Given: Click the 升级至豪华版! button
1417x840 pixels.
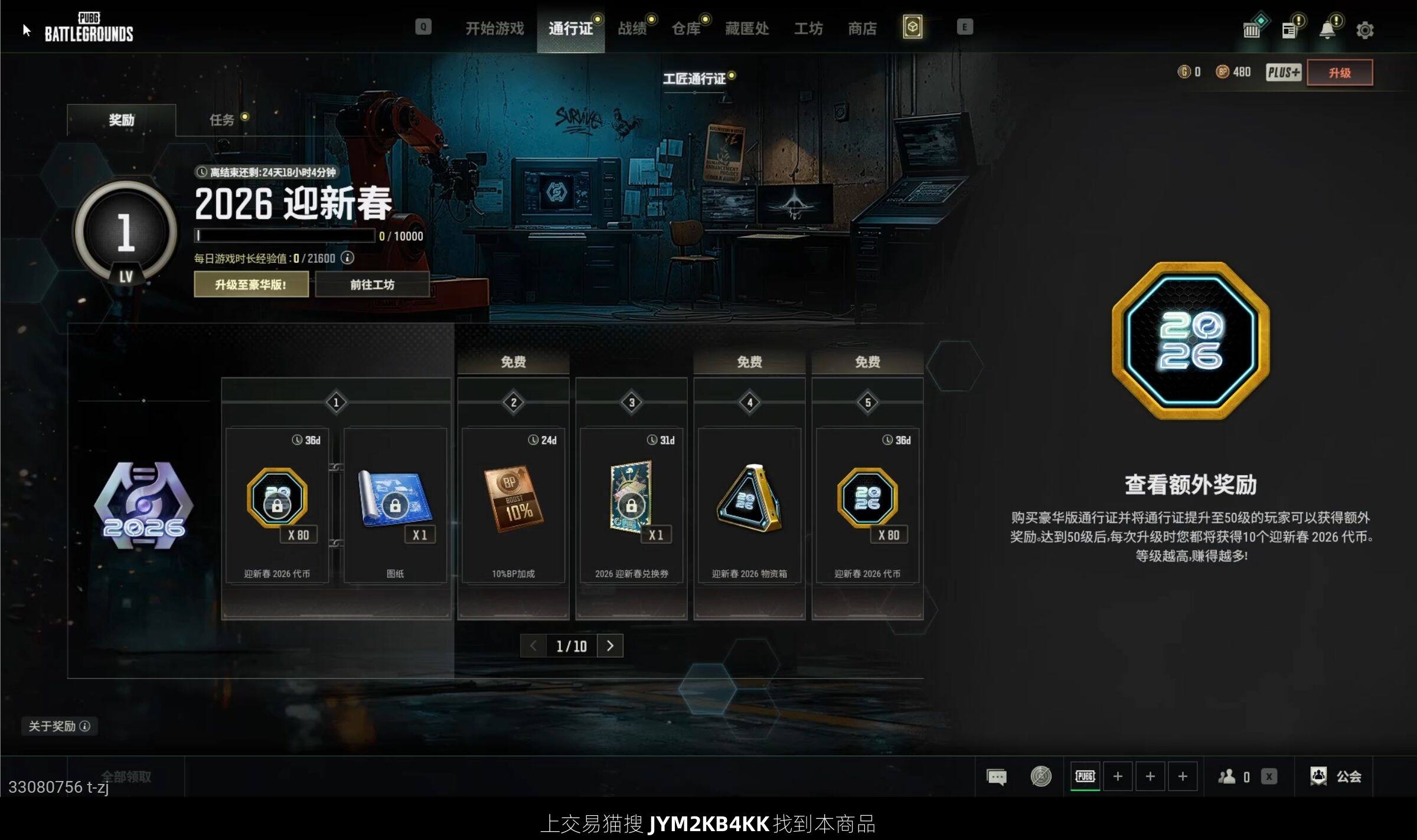Looking at the screenshot, I should [251, 285].
